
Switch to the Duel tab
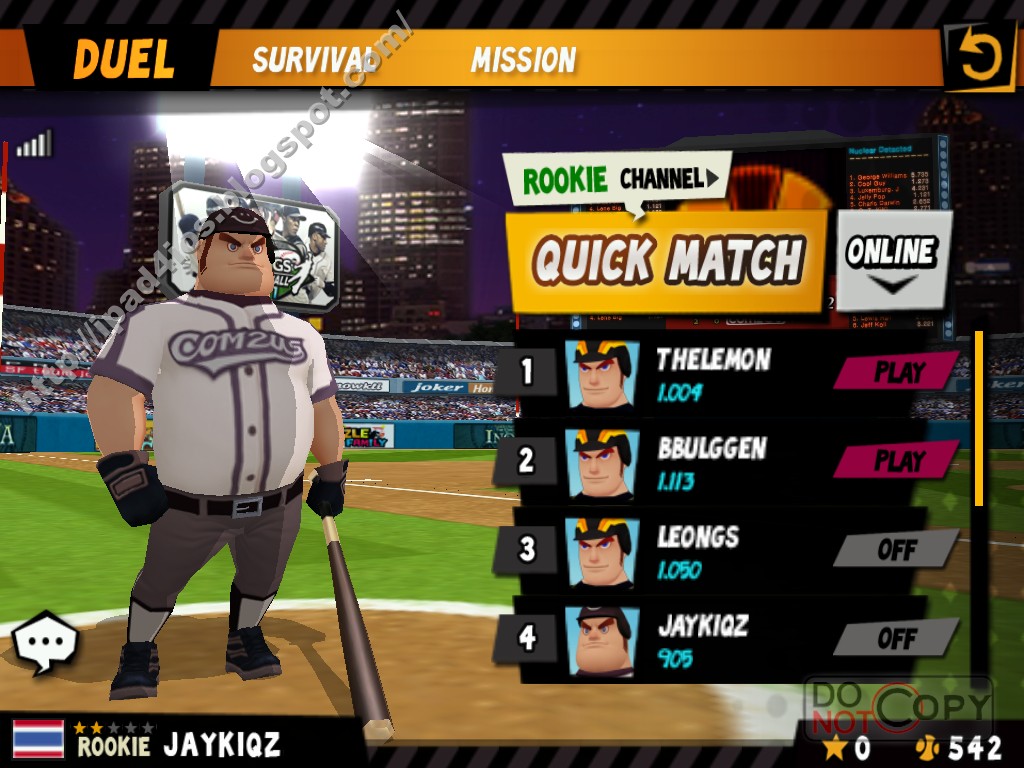click(x=123, y=59)
